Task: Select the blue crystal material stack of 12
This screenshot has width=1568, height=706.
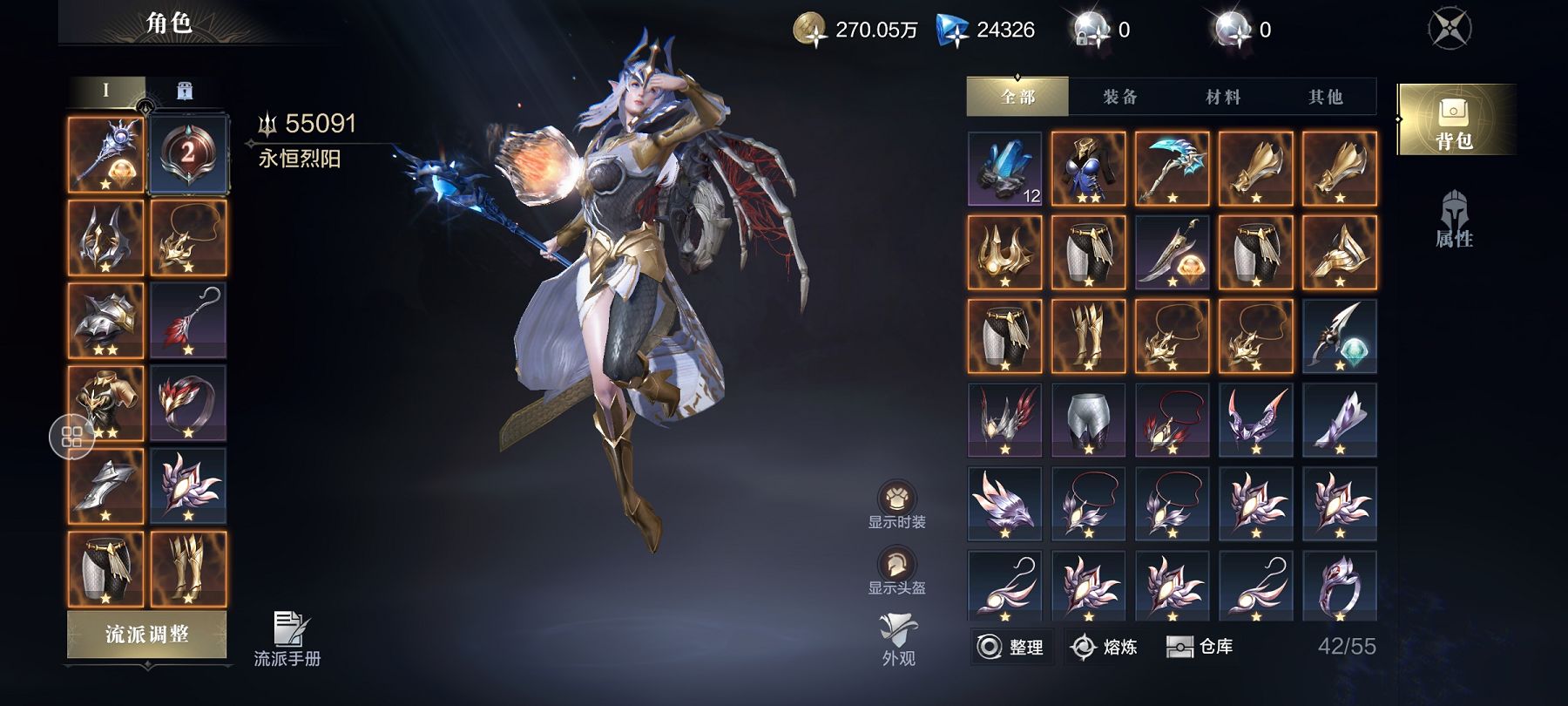Action: coord(1004,168)
